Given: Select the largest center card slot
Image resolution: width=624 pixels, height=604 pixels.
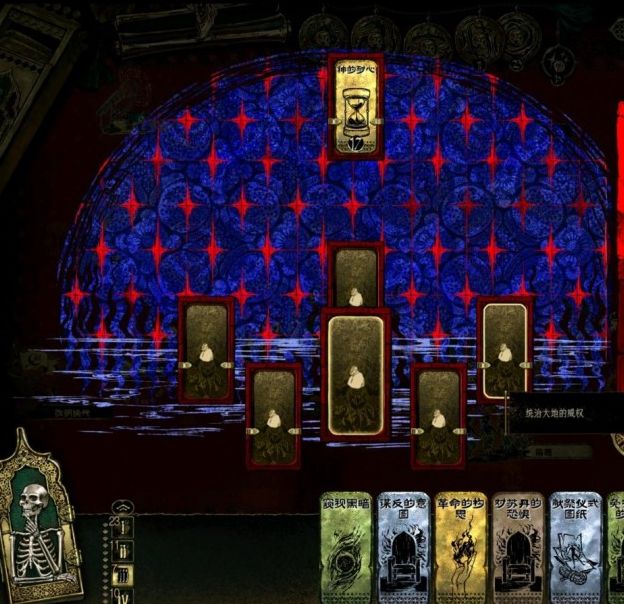Looking at the screenshot, I should coord(356,375).
